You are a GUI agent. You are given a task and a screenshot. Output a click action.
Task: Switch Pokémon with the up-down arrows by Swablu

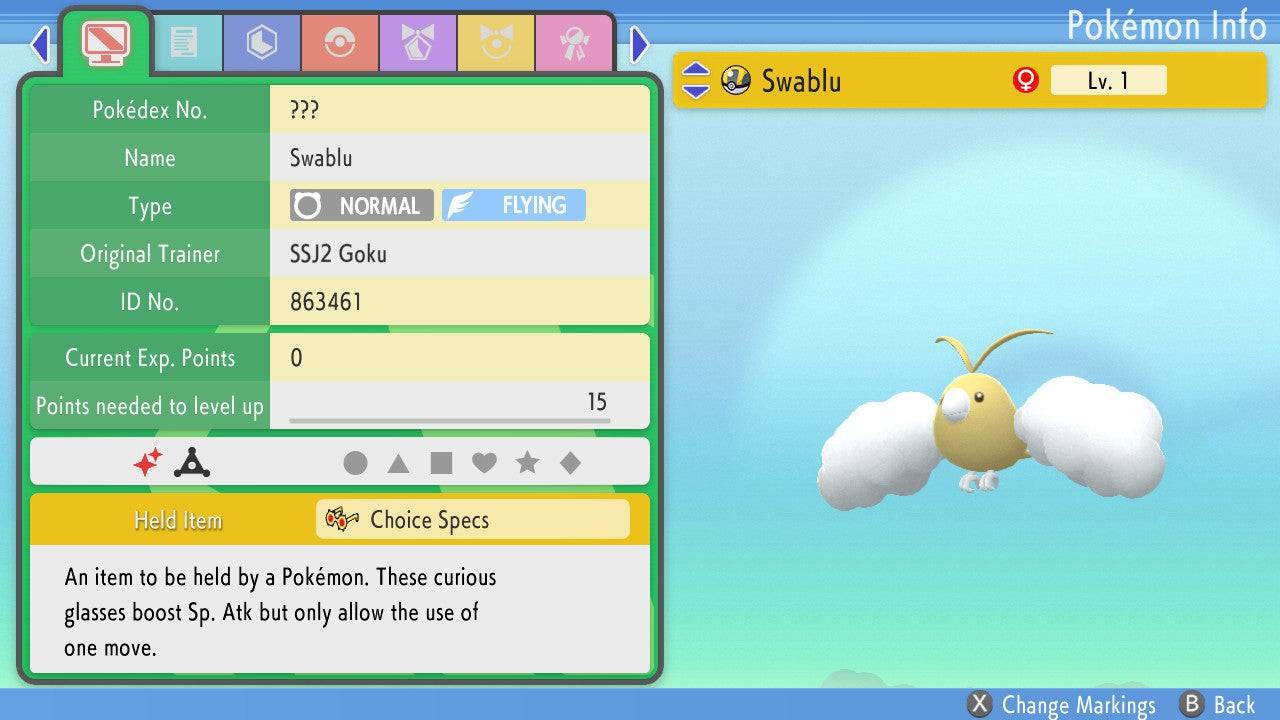tap(695, 81)
